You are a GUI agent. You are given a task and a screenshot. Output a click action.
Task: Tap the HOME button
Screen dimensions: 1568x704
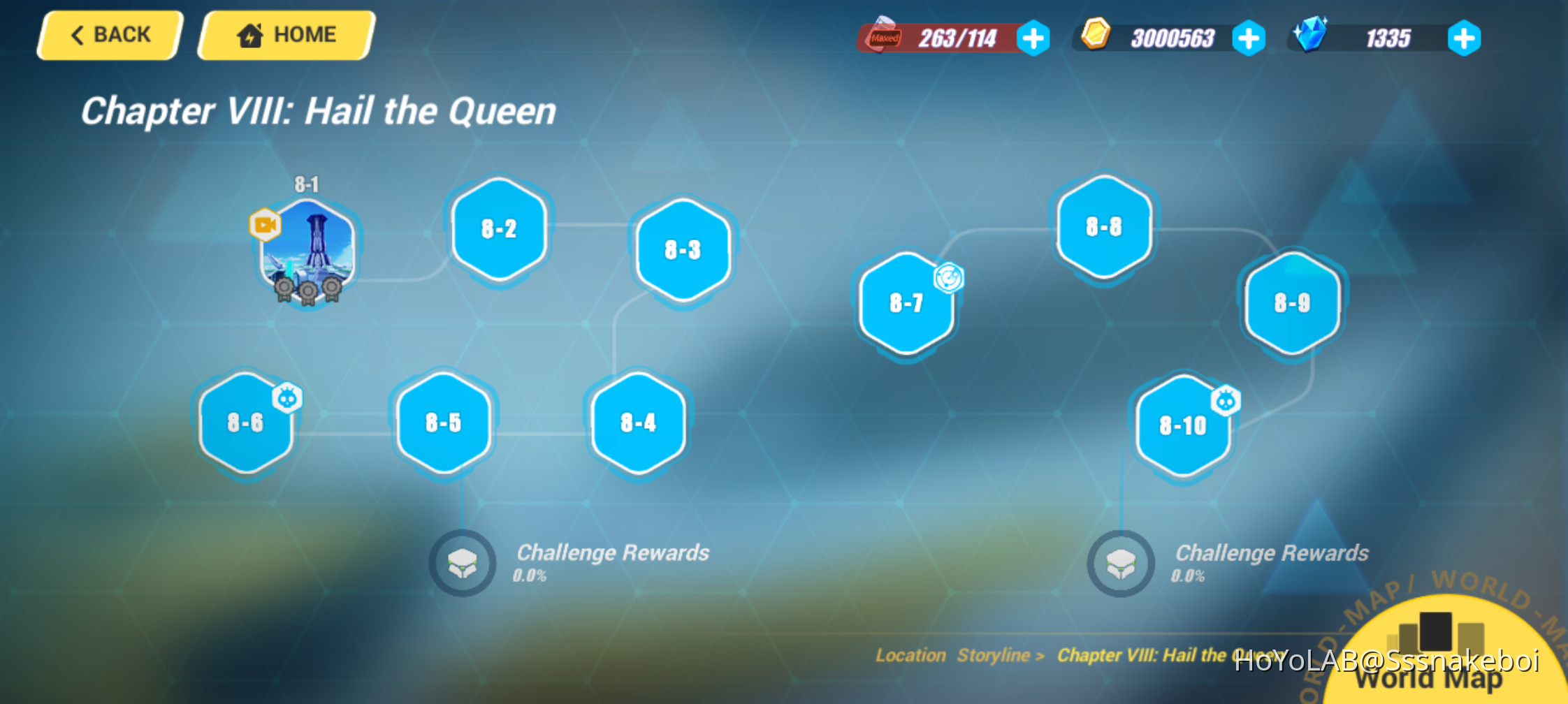point(284,34)
